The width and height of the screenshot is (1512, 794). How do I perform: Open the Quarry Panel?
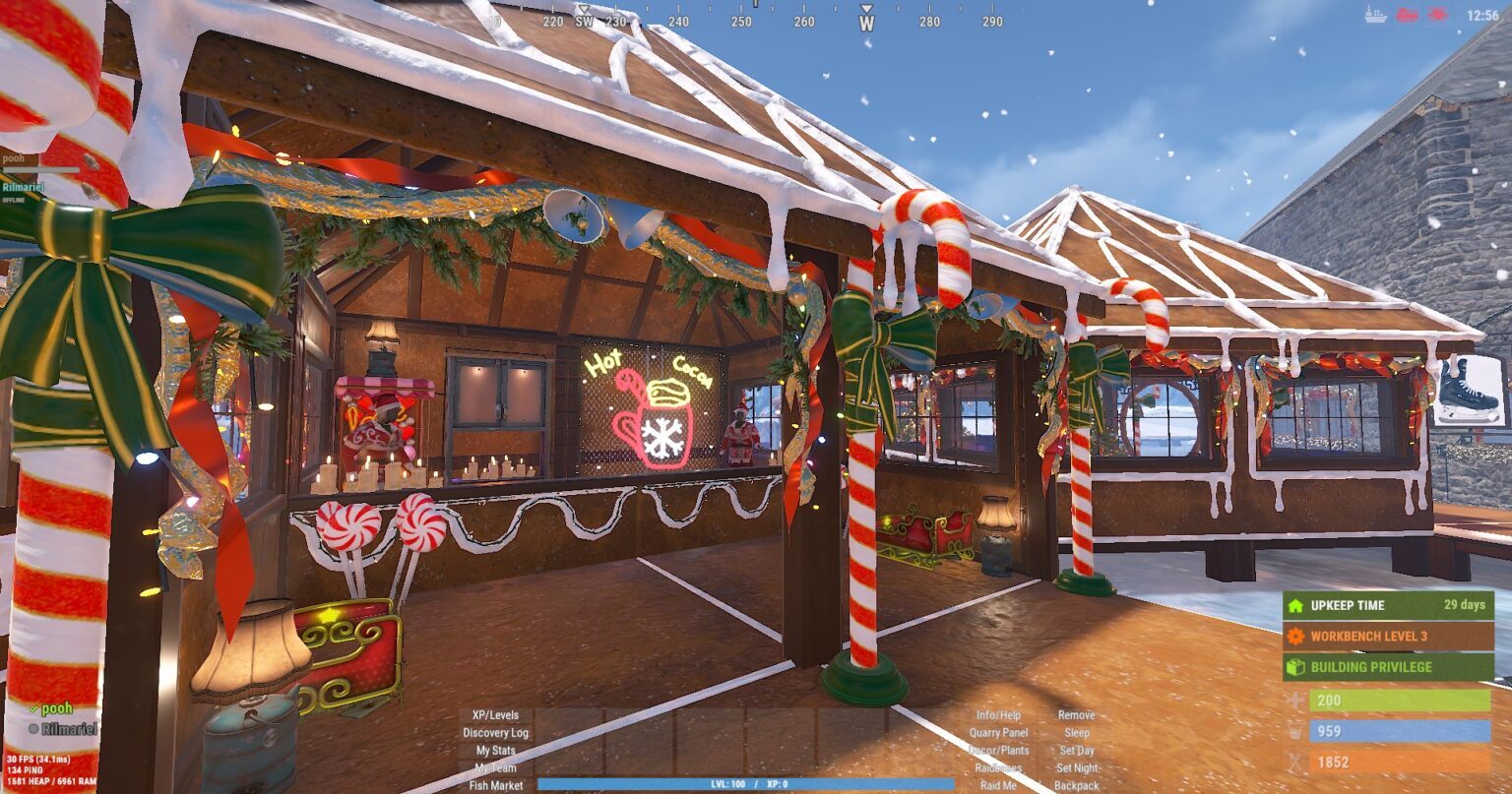pyautogui.click(x=998, y=733)
